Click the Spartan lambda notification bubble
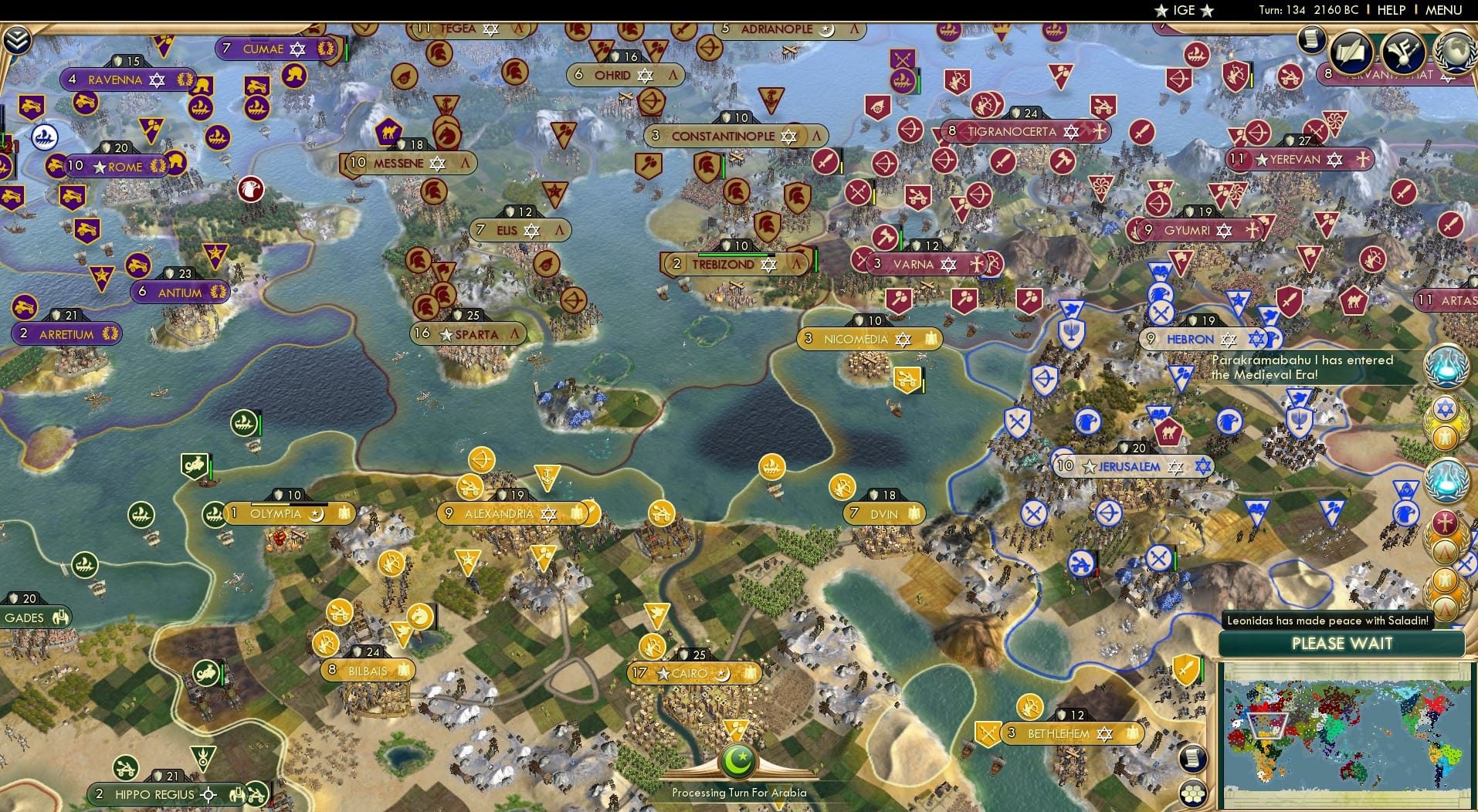1478x812 pixels. tap(1445, 550)
